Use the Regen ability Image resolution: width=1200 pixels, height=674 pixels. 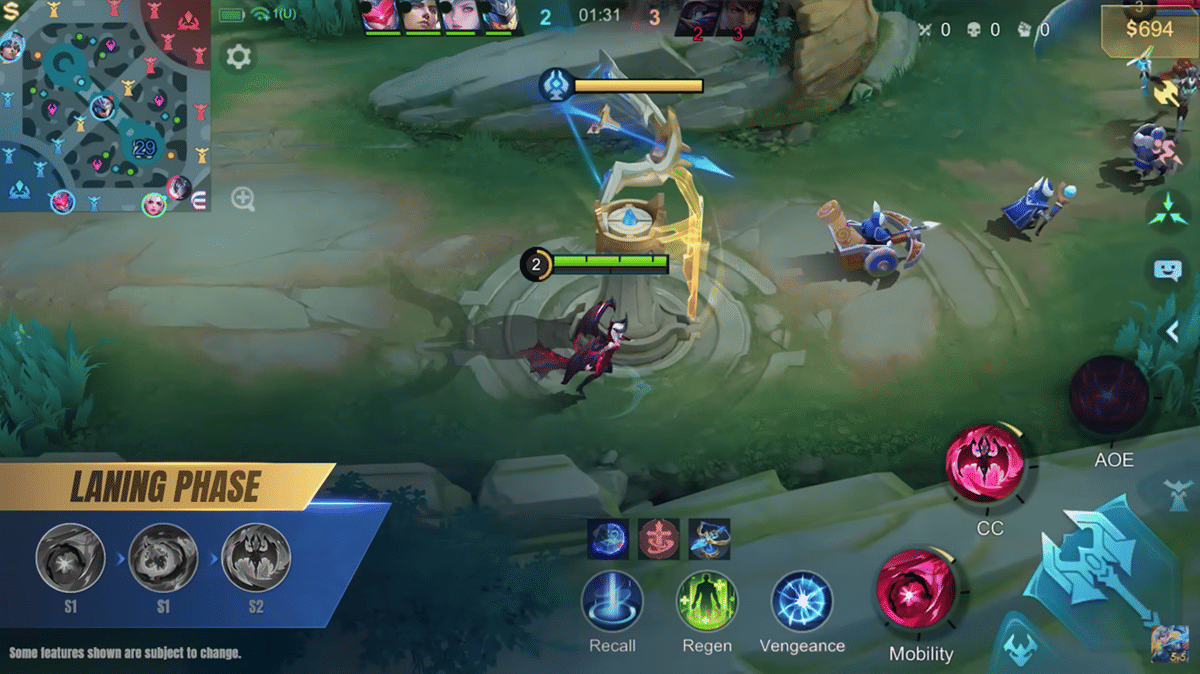(707, 601)
